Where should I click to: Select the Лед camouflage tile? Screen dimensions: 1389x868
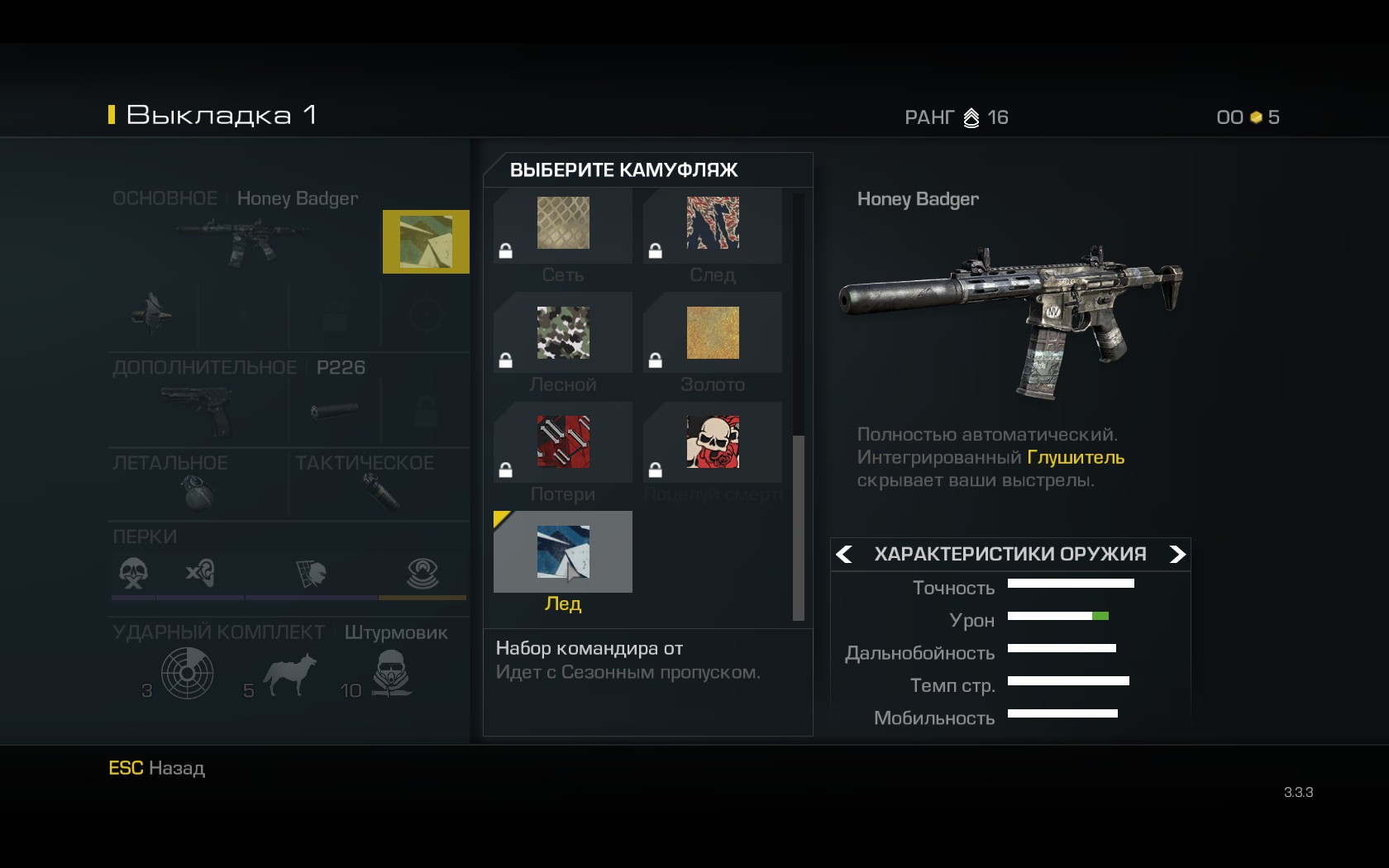pos(563,552)
